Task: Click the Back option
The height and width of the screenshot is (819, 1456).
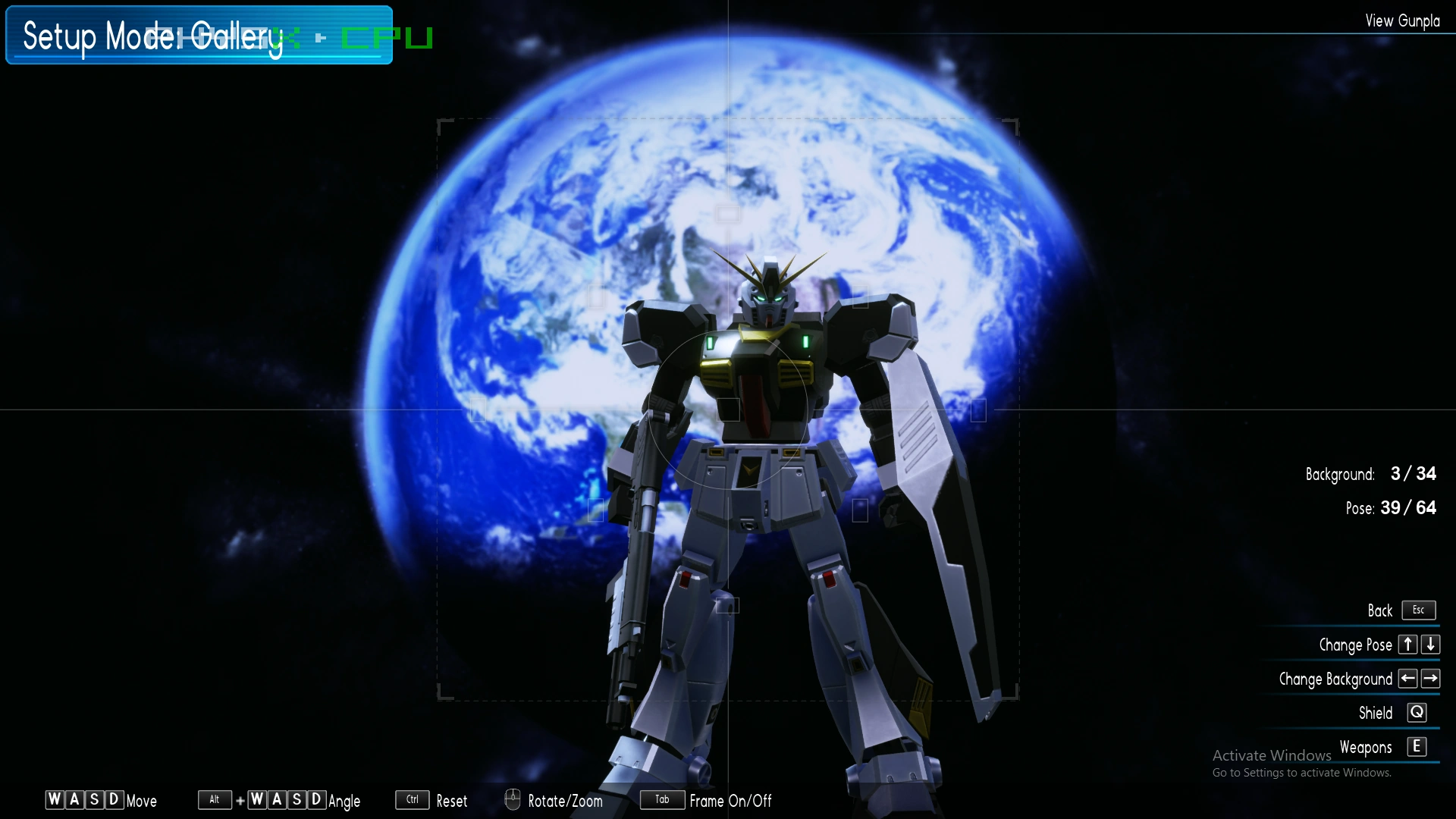Action: pyautogui.click(x=1381, y=610)
